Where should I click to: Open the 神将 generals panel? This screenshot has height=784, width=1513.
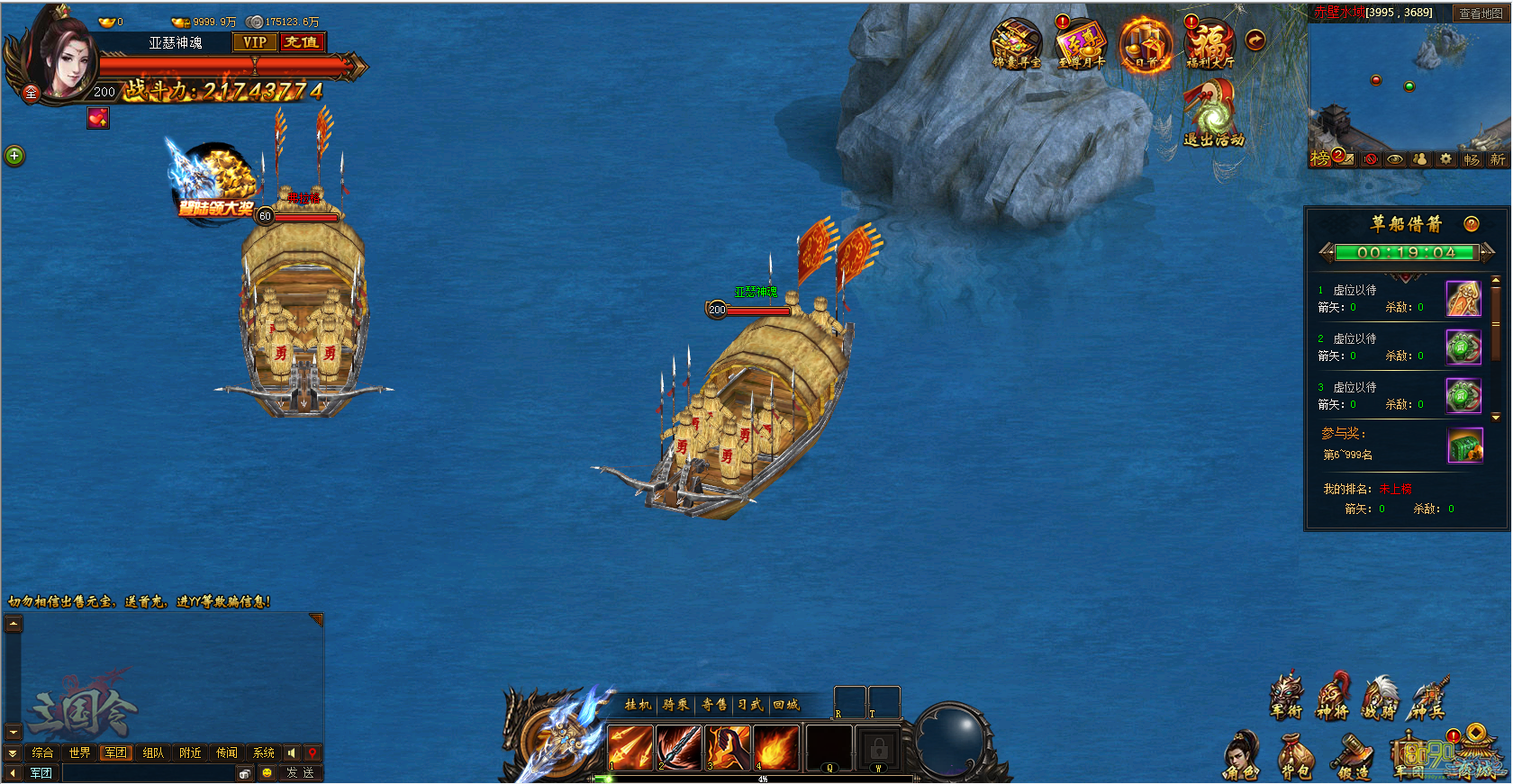[x=1333, y=698]
